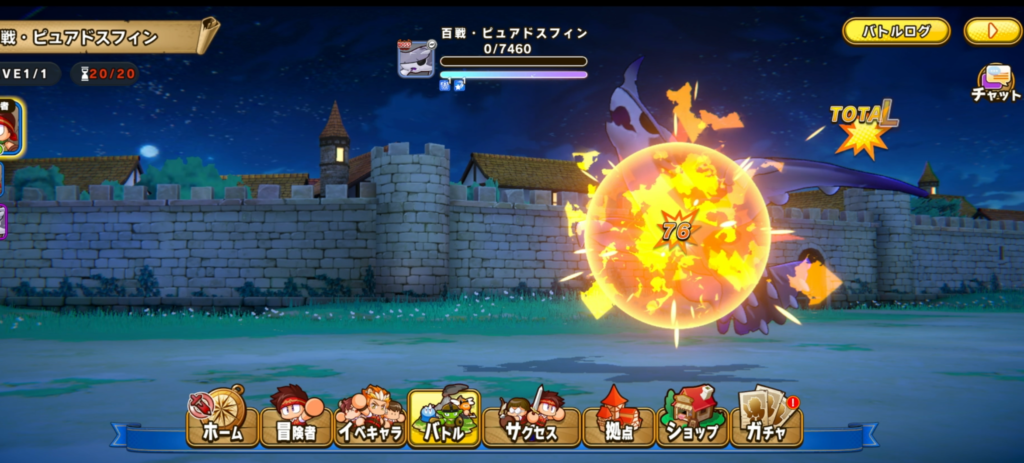Select the red-haired character portrait
The width and height of the screenshot is (1024, 463).
click(x=8, y=129)
